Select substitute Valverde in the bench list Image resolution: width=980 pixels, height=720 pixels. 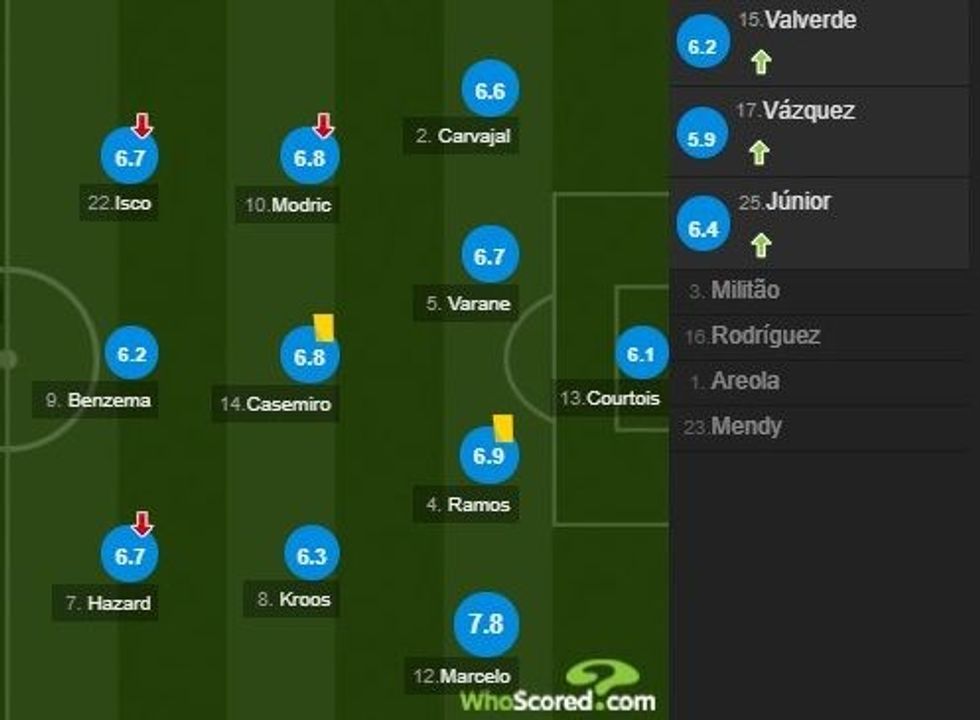(796, 21)
